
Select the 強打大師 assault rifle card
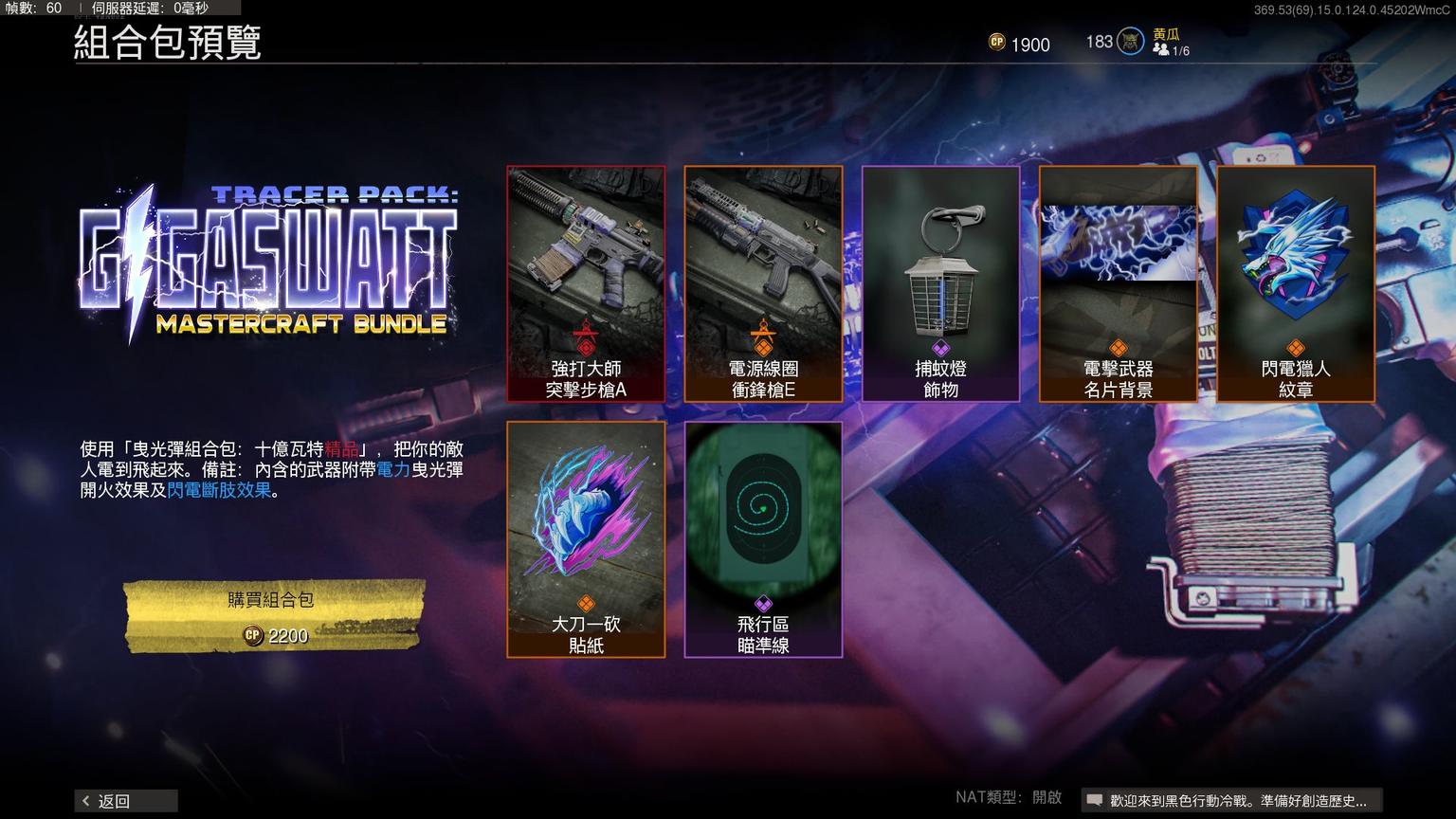click(586, 283)
